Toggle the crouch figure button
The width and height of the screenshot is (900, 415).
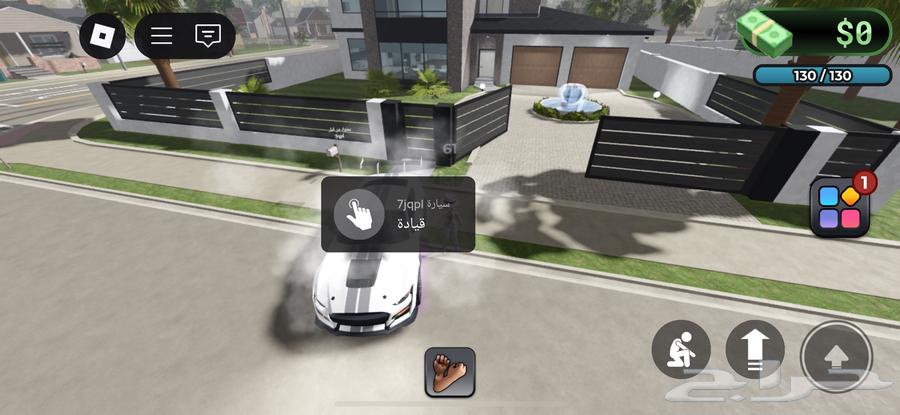coord(681,350)
